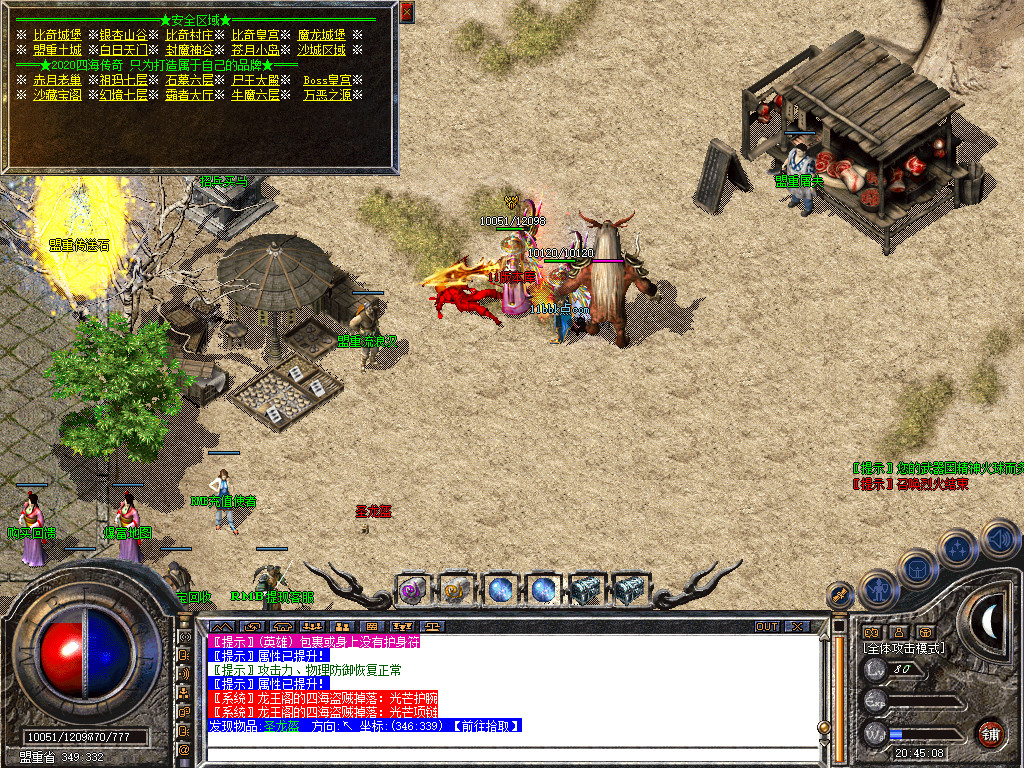Open the 万恶之源 map link

tap(327, 95)
